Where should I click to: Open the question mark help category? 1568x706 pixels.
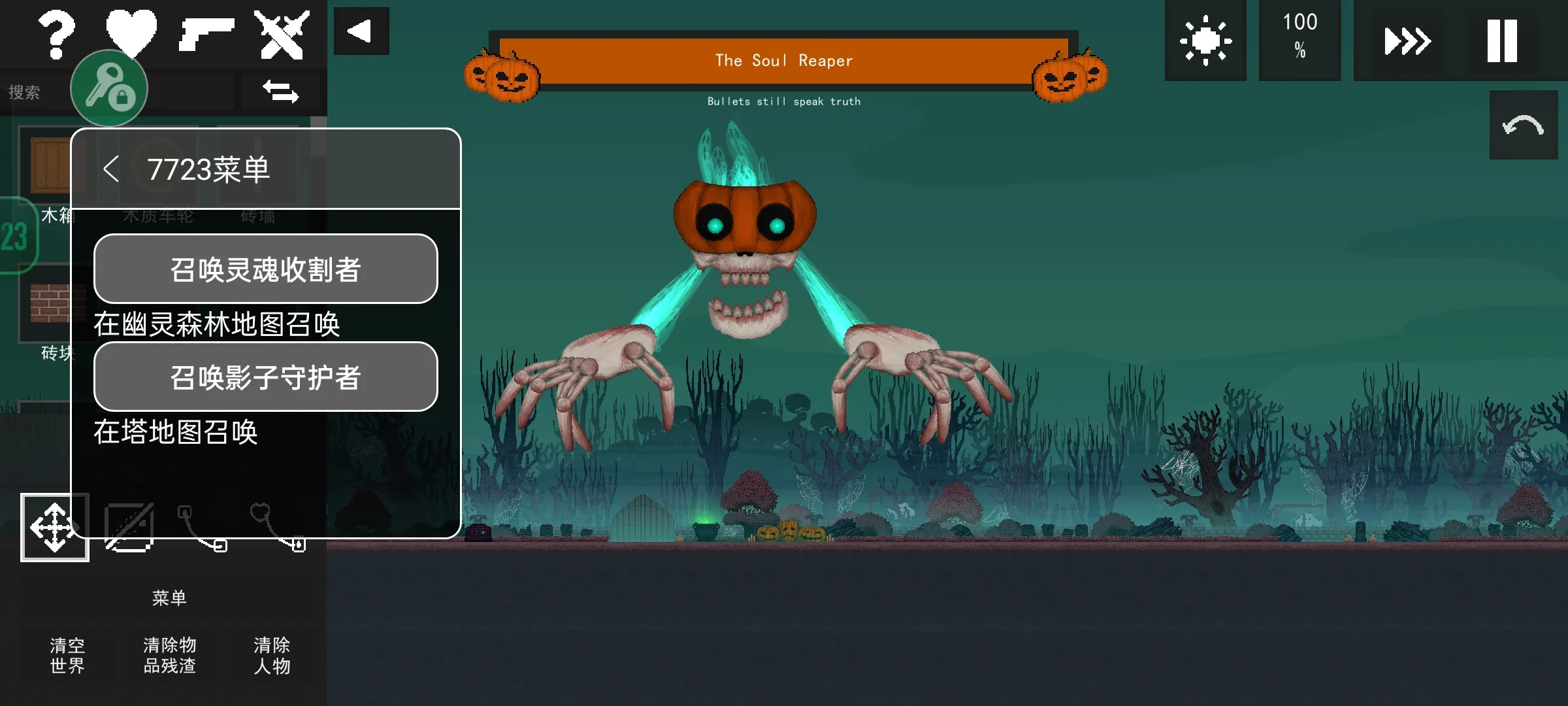coord(56,35)
